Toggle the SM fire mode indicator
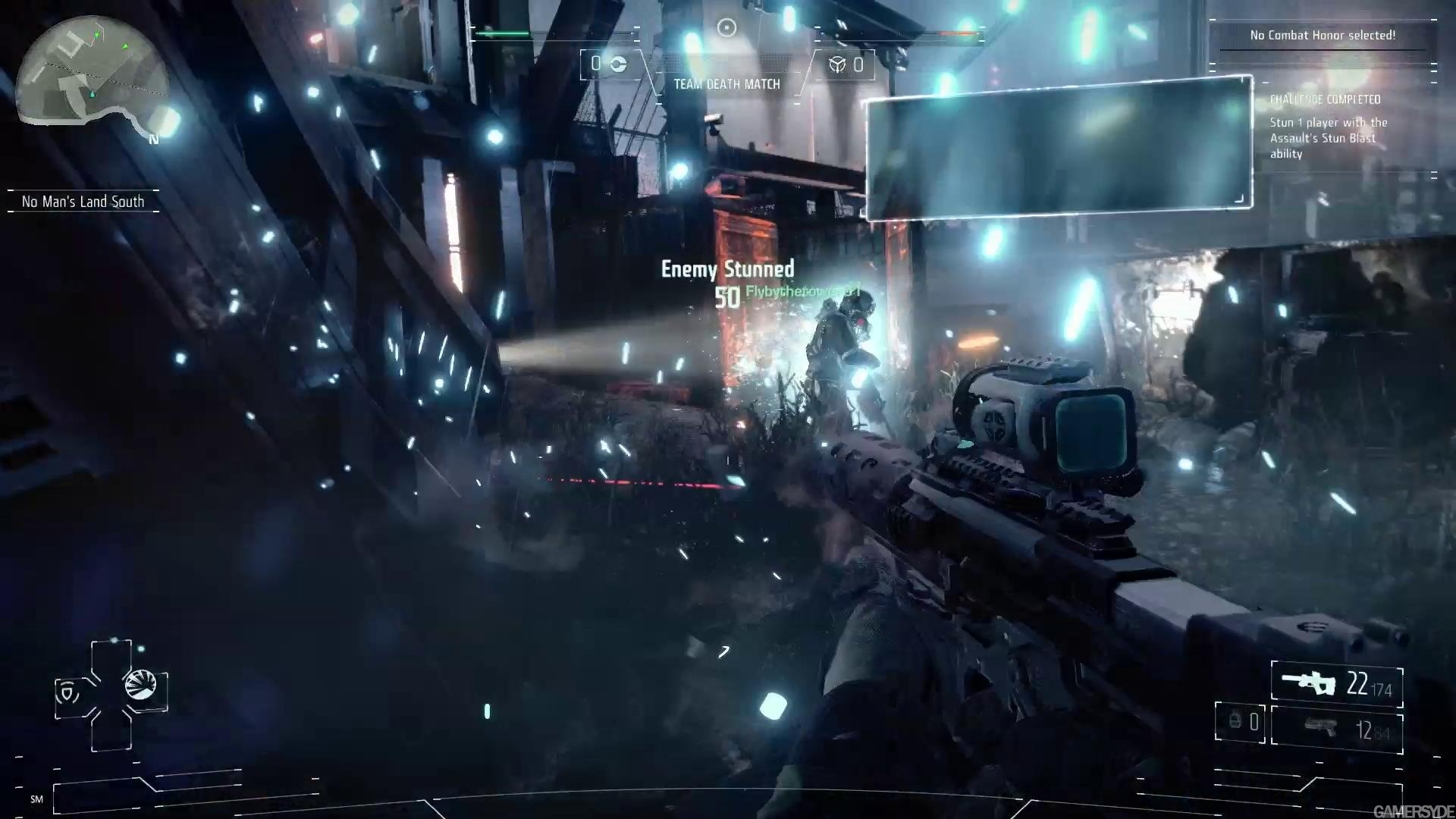Image resolution: width=1456 pixels, height=819 pixels. click(x=38, y=799)
